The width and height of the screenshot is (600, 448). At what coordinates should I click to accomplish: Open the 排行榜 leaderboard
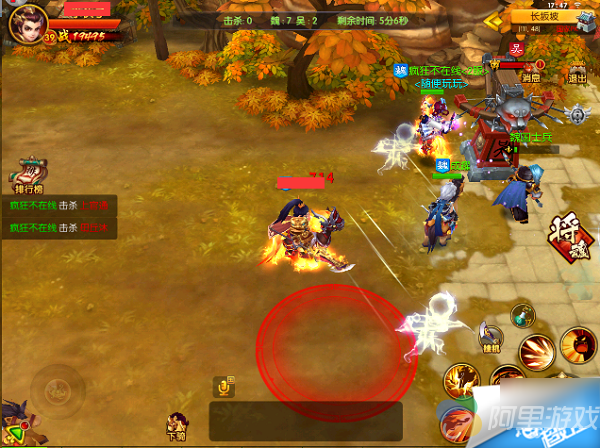tap(30, 174)
